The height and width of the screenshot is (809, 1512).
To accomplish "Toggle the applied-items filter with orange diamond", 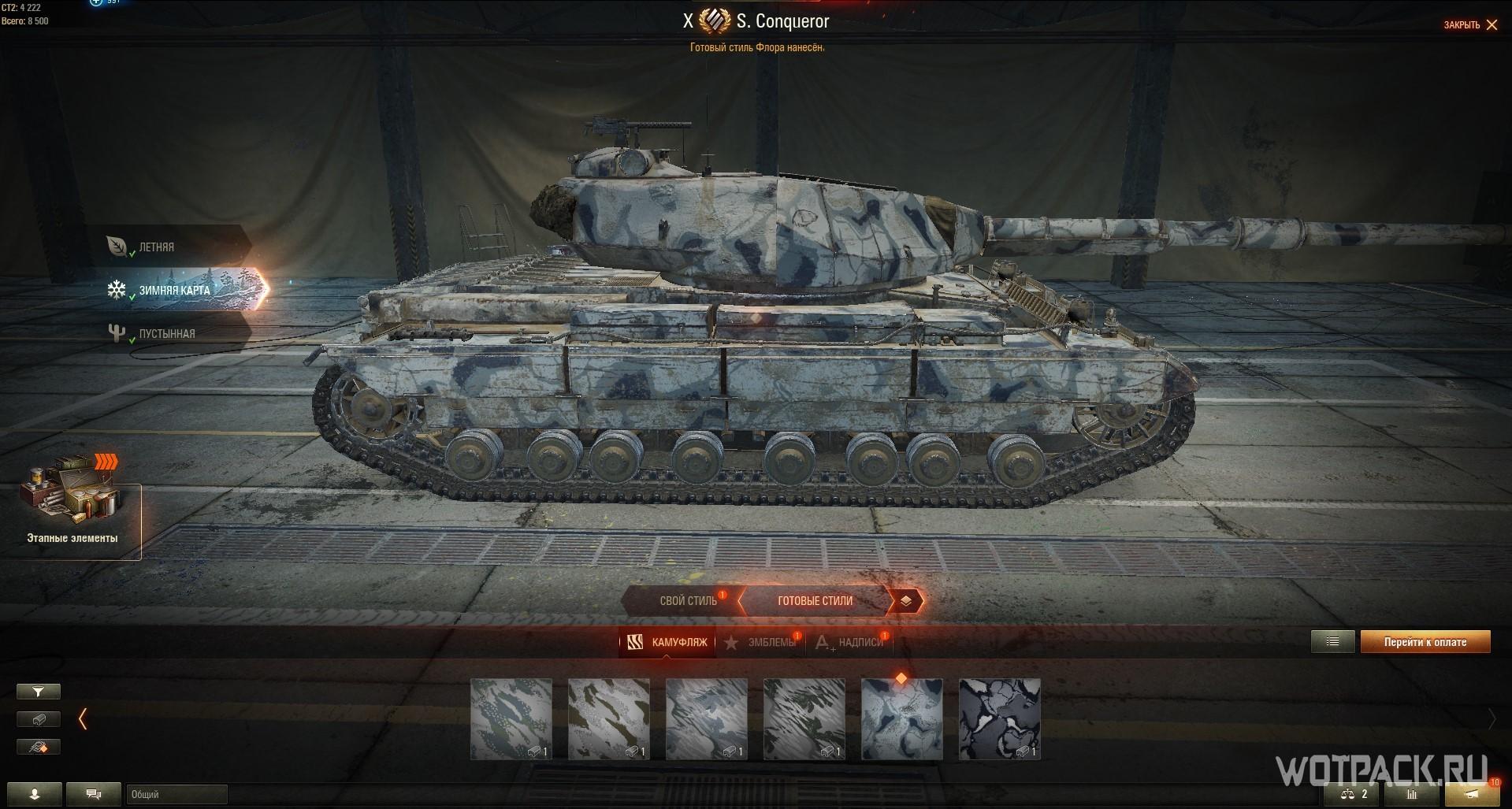I will pyautogui.click(x=39, y=747).
